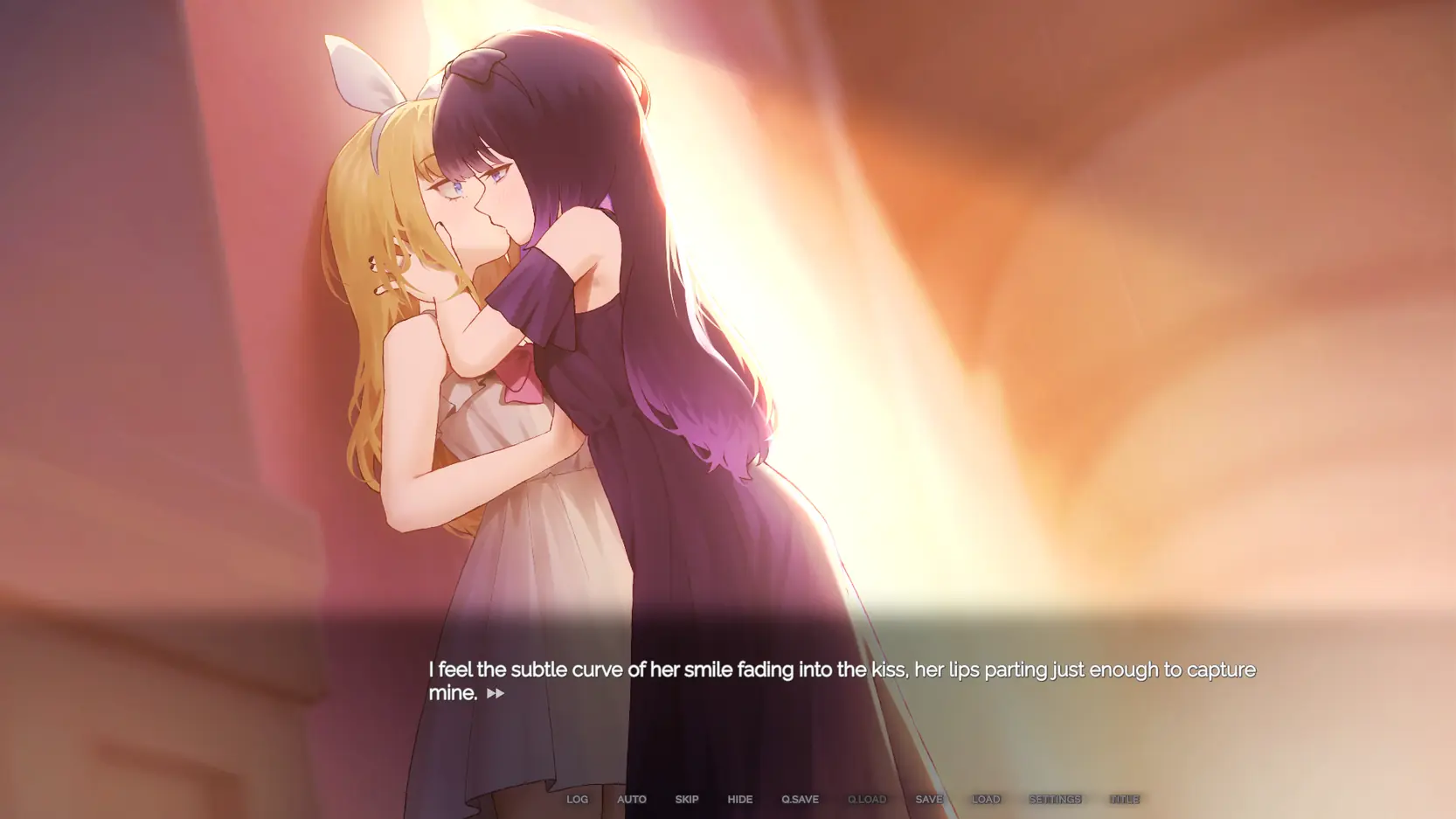Turn on AUTO text advance
Viewport: 1456px width, 819px height.
click(x=631, y=799)
